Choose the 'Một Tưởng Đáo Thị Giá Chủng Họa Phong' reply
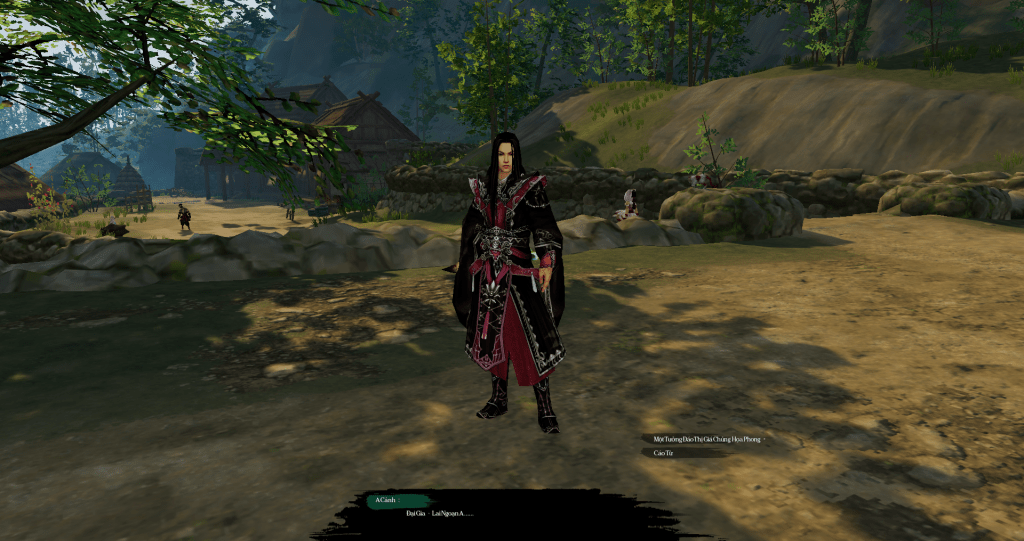Image resolution: width=1024 pixels, height=541 pixels. tap(707, 439)
